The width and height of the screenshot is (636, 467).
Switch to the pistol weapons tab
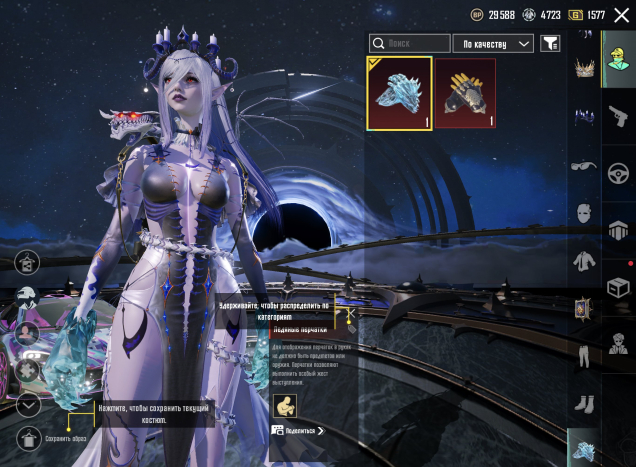618,116
